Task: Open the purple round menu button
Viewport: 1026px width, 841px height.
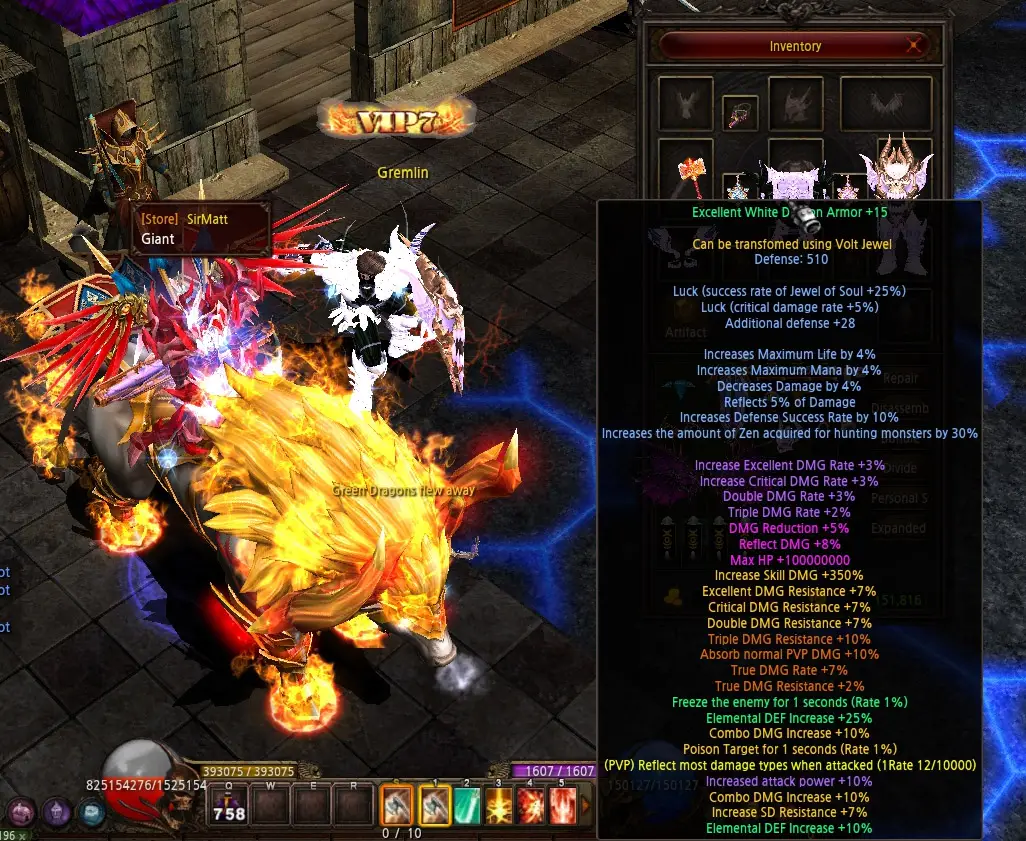Action: point(57,812)
